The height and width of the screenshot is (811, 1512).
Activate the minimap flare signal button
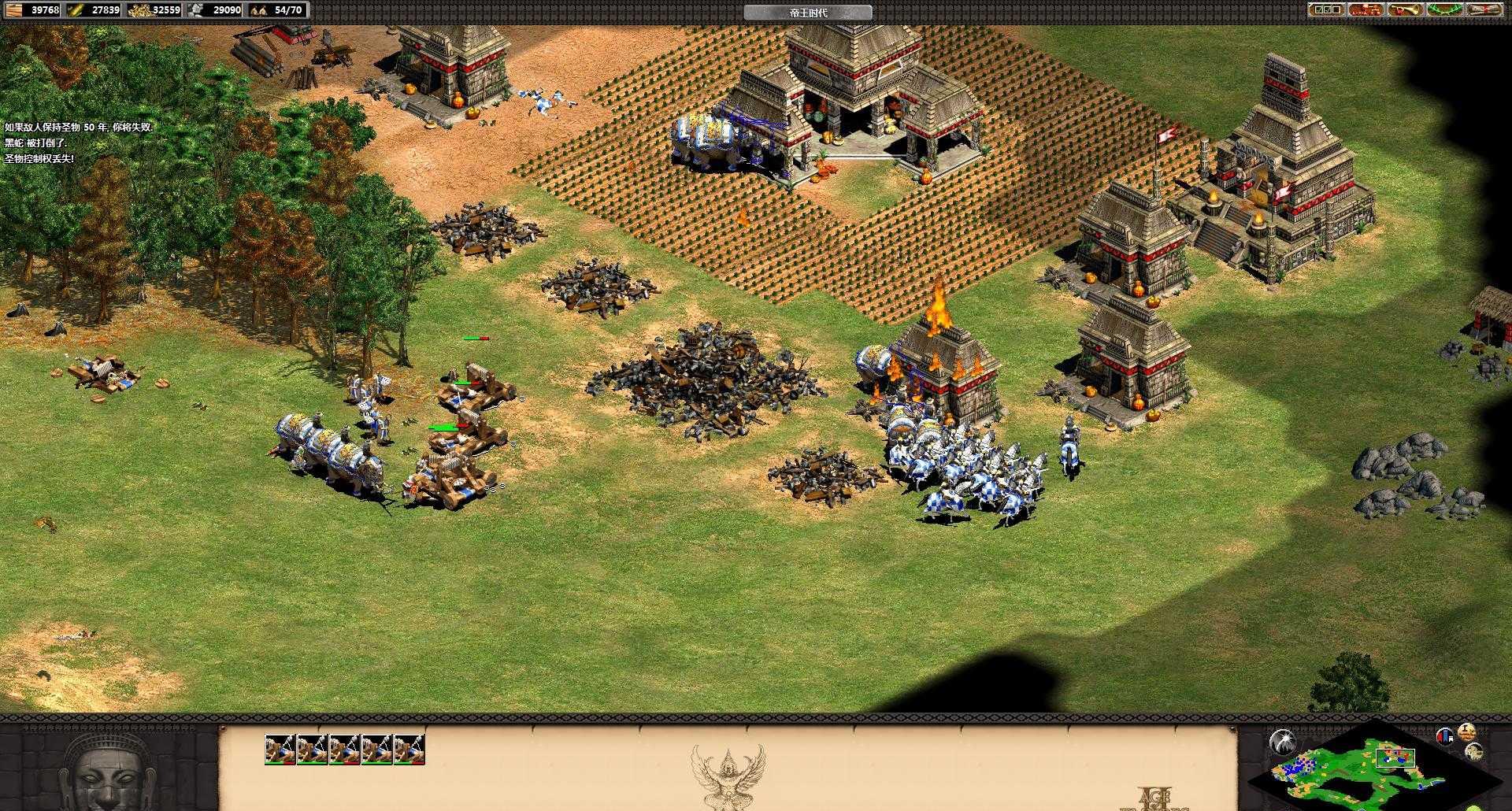(x=1283, y=742)
